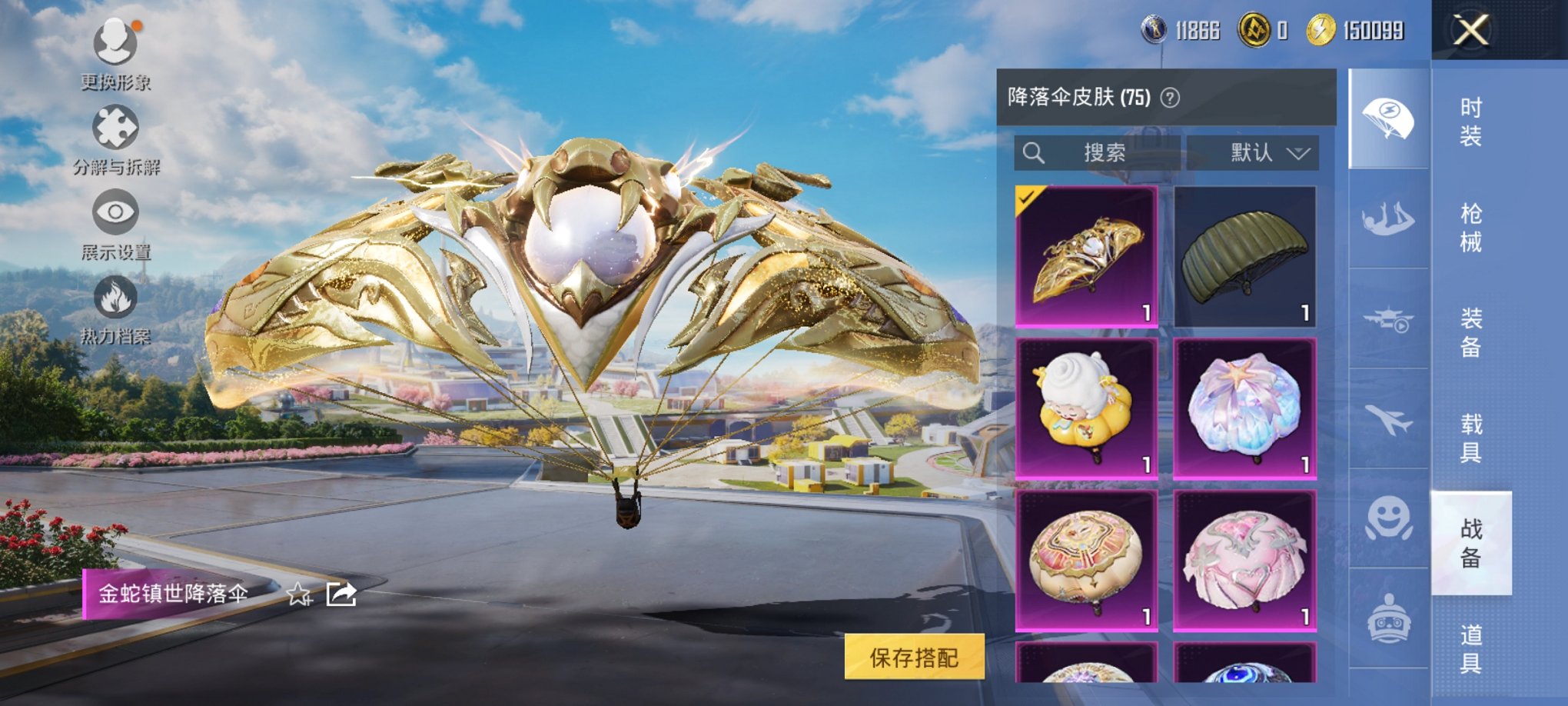This screenshot has height=706, width=1568.
Task: Click the 更换形象 avatar icon
Action: pyautogui.click(x=114, y=42)
